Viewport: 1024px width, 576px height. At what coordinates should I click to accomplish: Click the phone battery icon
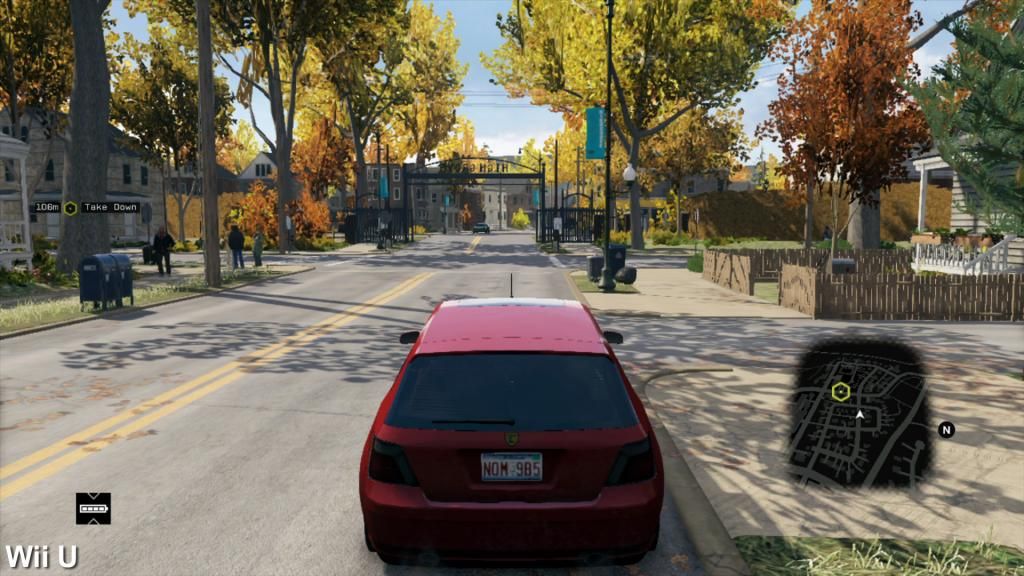tap(93, 508)
